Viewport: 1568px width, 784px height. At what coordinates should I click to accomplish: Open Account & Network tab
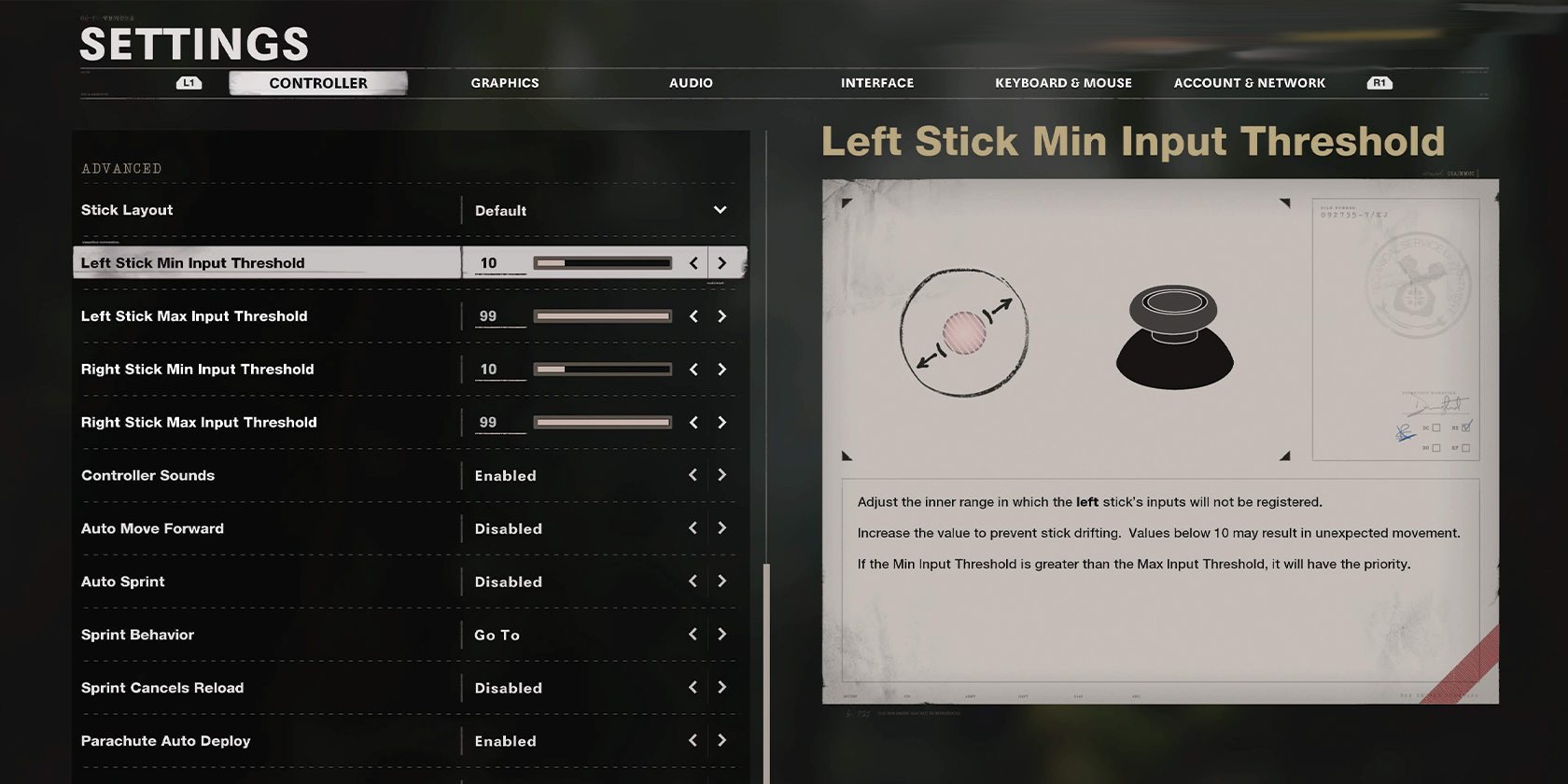(1249, 83)
